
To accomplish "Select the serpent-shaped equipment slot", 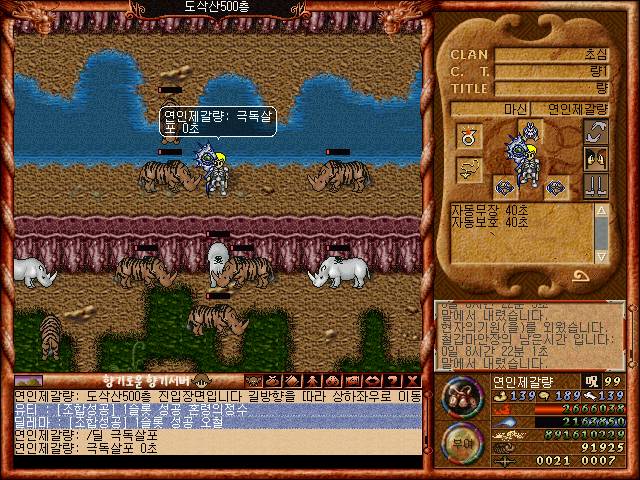I will [x=468, y=171].
